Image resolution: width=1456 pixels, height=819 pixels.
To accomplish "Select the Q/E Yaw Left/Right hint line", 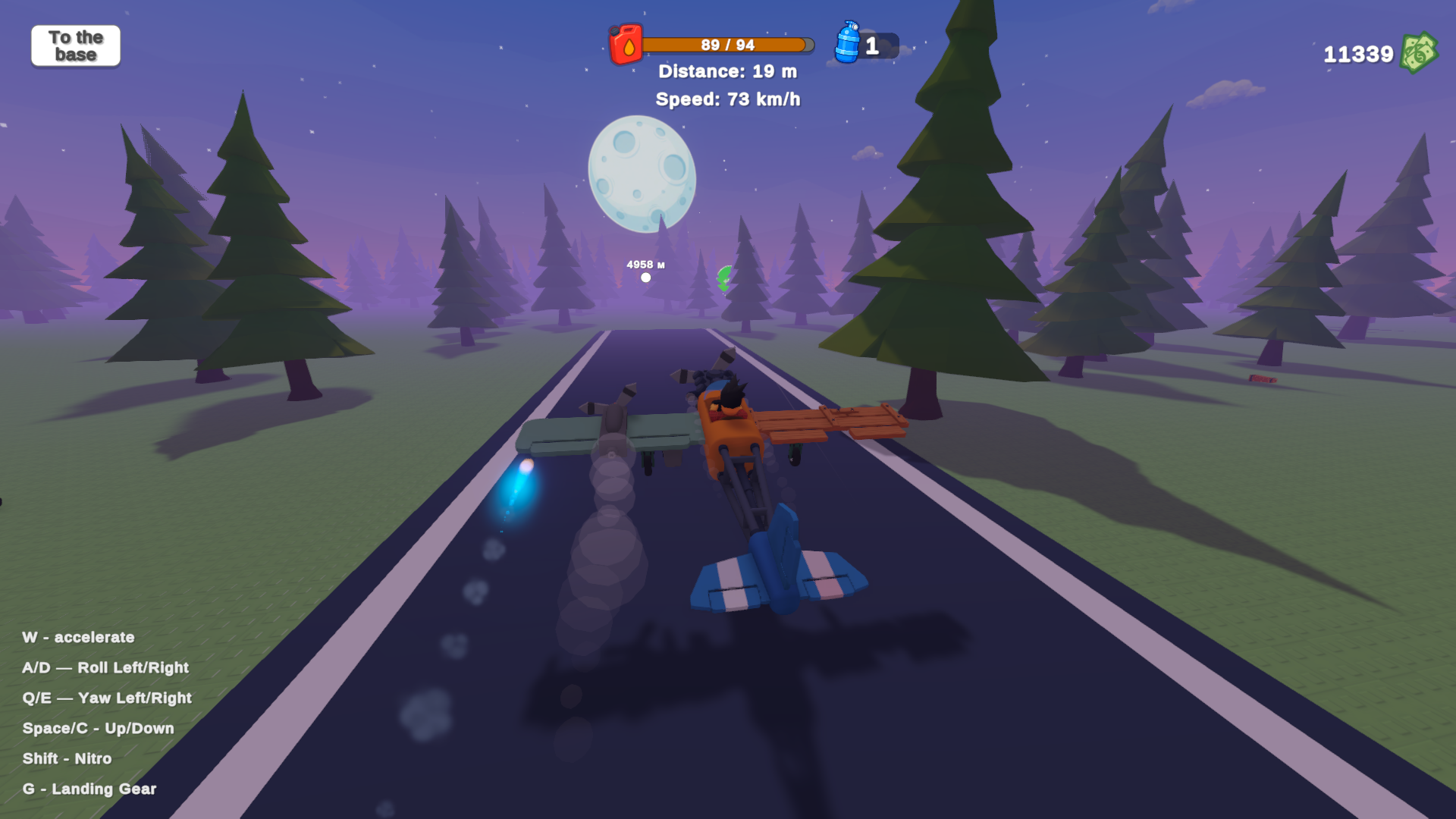I will (x=106, y=698).
